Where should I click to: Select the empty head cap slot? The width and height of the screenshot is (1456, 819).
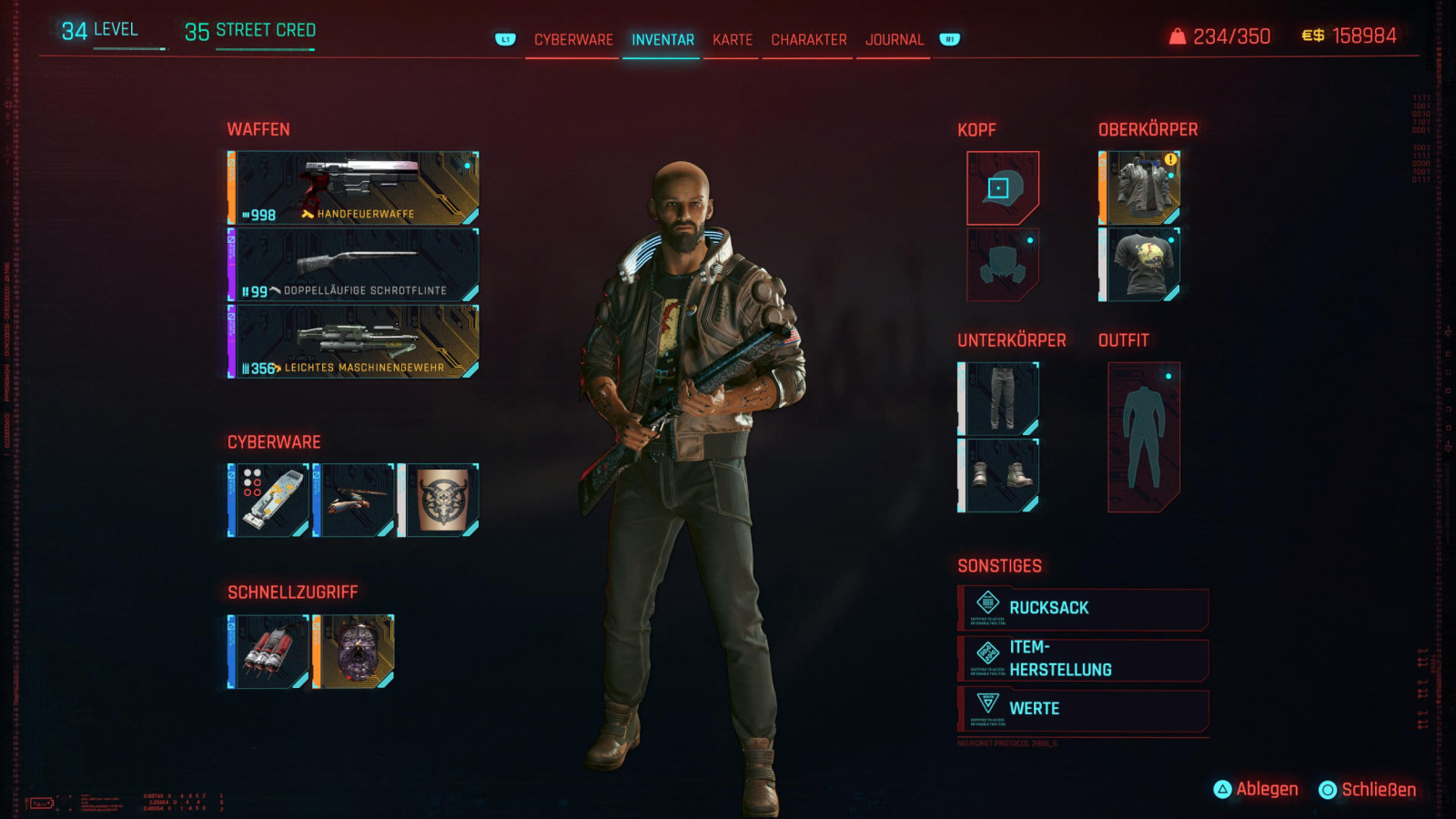coord(1002,188)
